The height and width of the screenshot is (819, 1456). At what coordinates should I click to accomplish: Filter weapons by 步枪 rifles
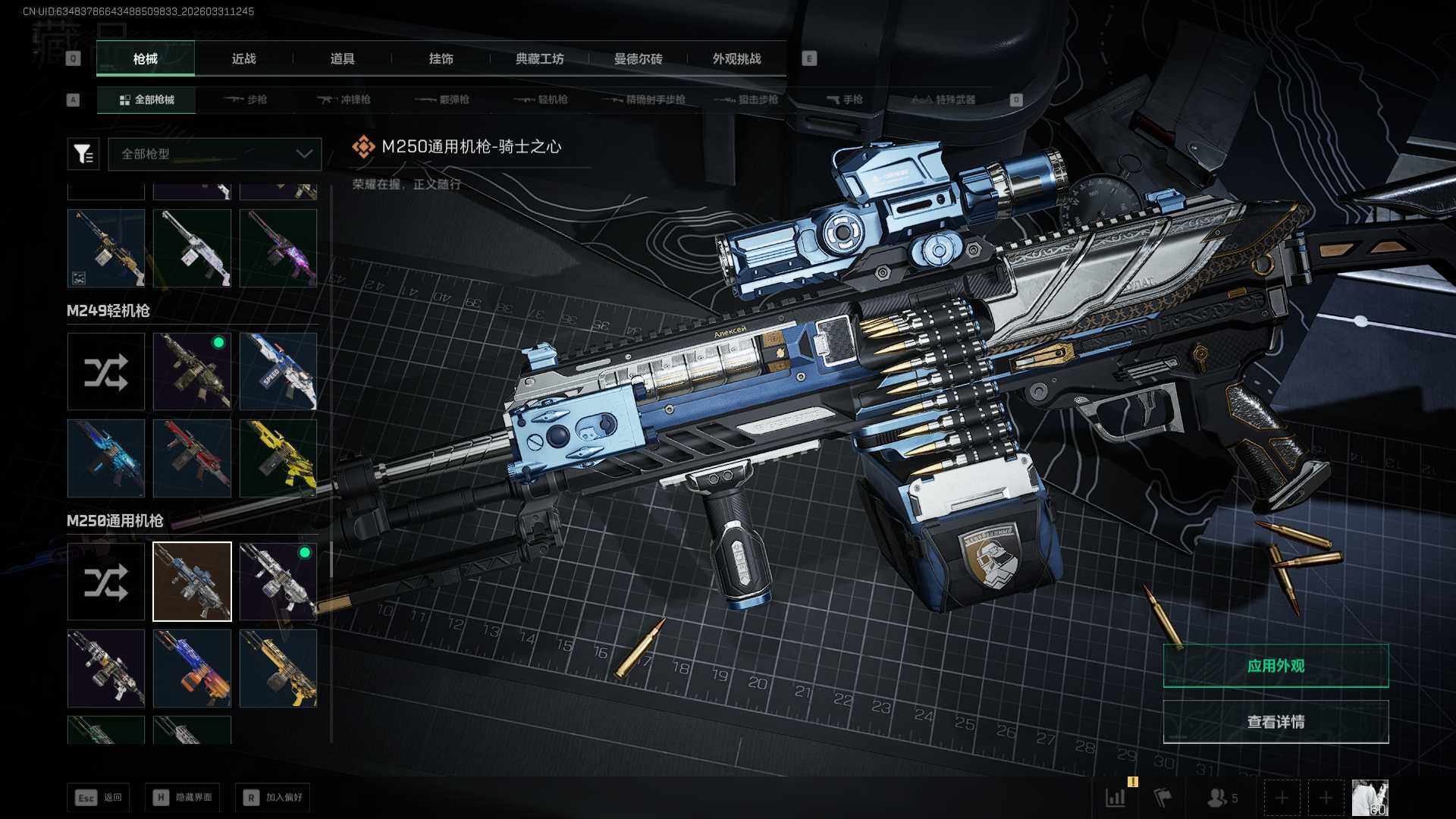tap(246, 99)
